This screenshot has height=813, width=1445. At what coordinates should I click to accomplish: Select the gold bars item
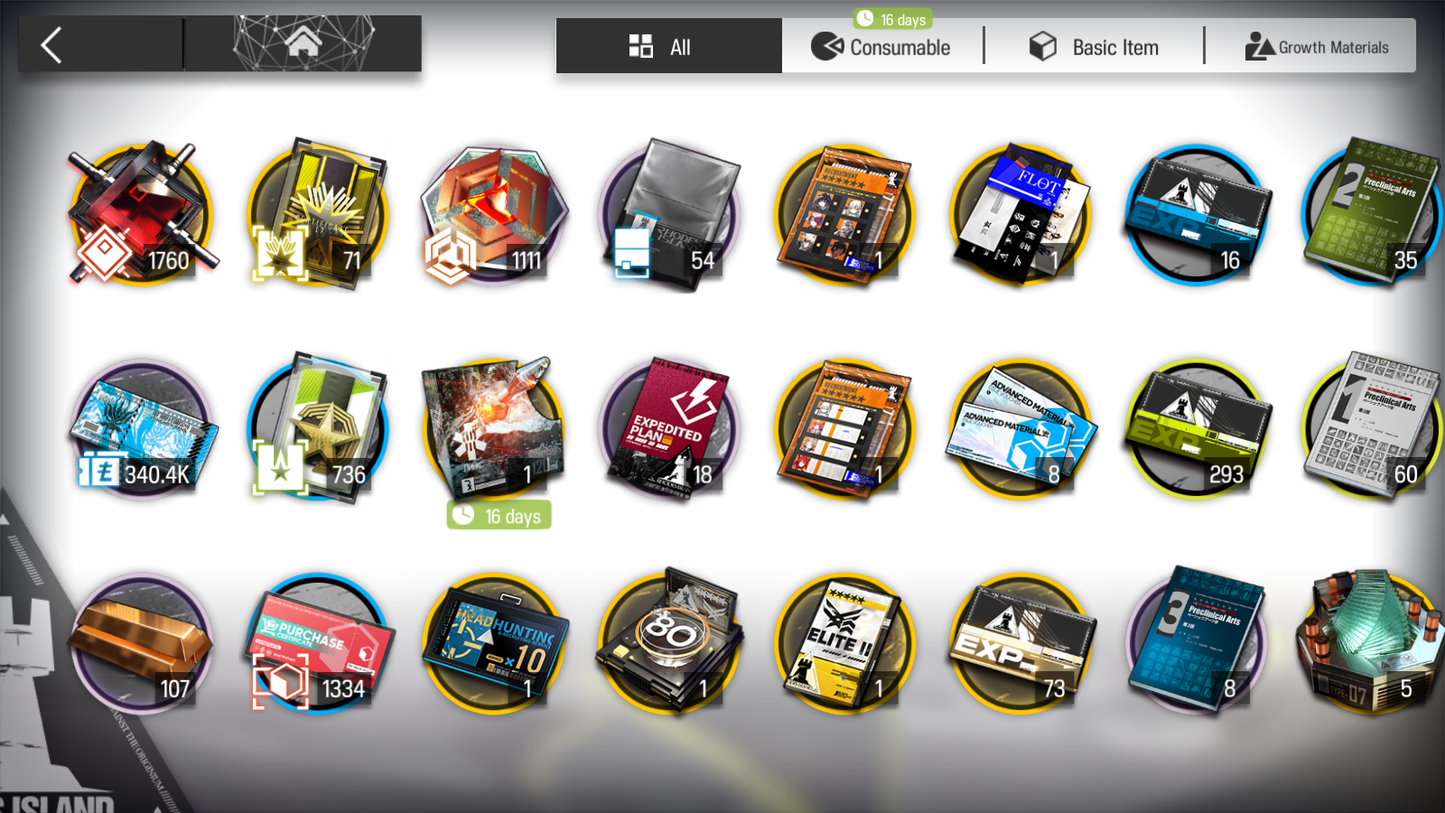(x=141, y=643)
